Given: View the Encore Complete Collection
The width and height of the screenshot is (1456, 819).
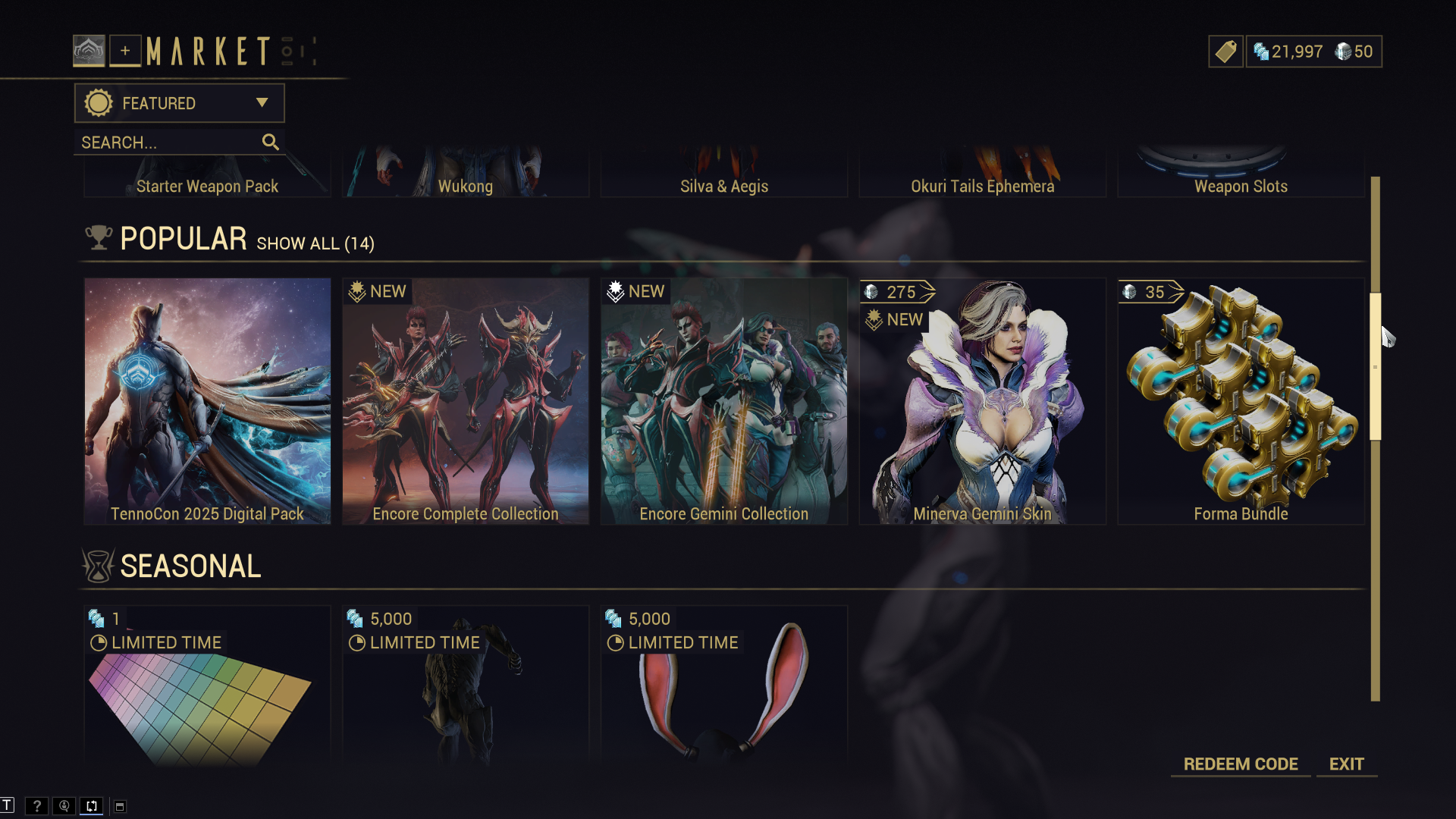Looking at the screenshot, I should pos(466,401).
